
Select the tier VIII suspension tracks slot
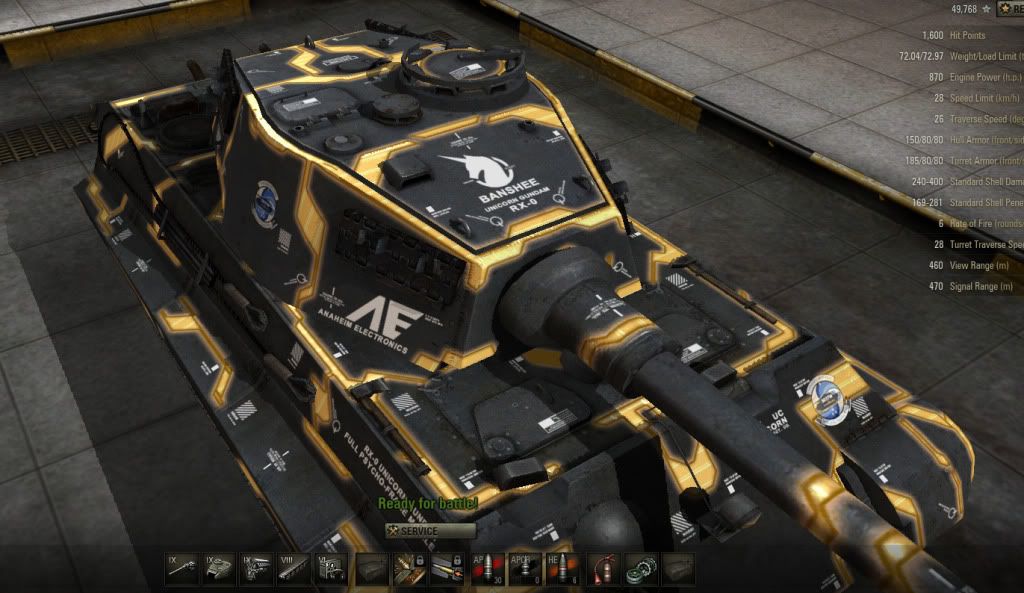291,568
